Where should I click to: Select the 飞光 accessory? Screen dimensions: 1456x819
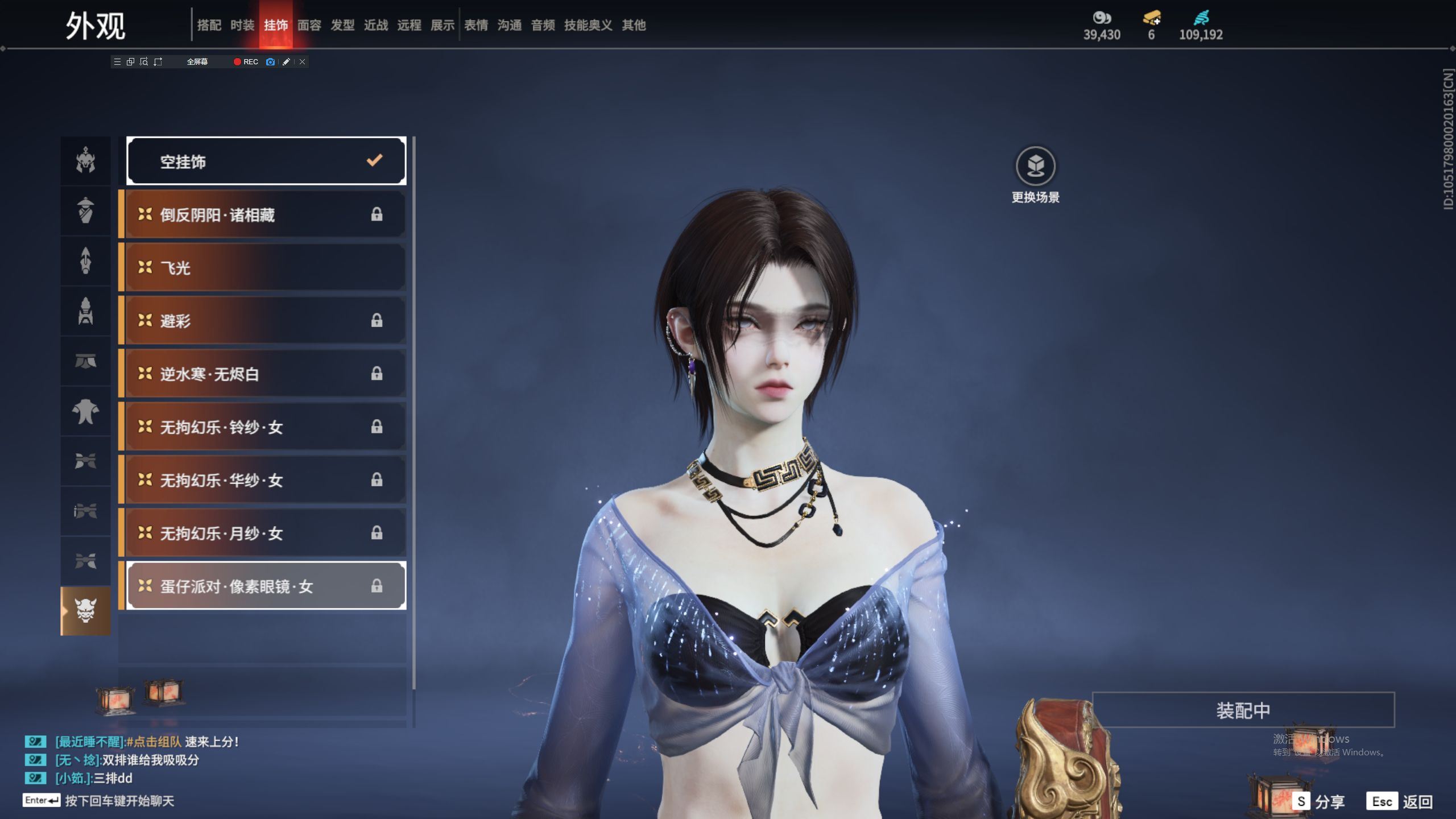tap(265, 267)
